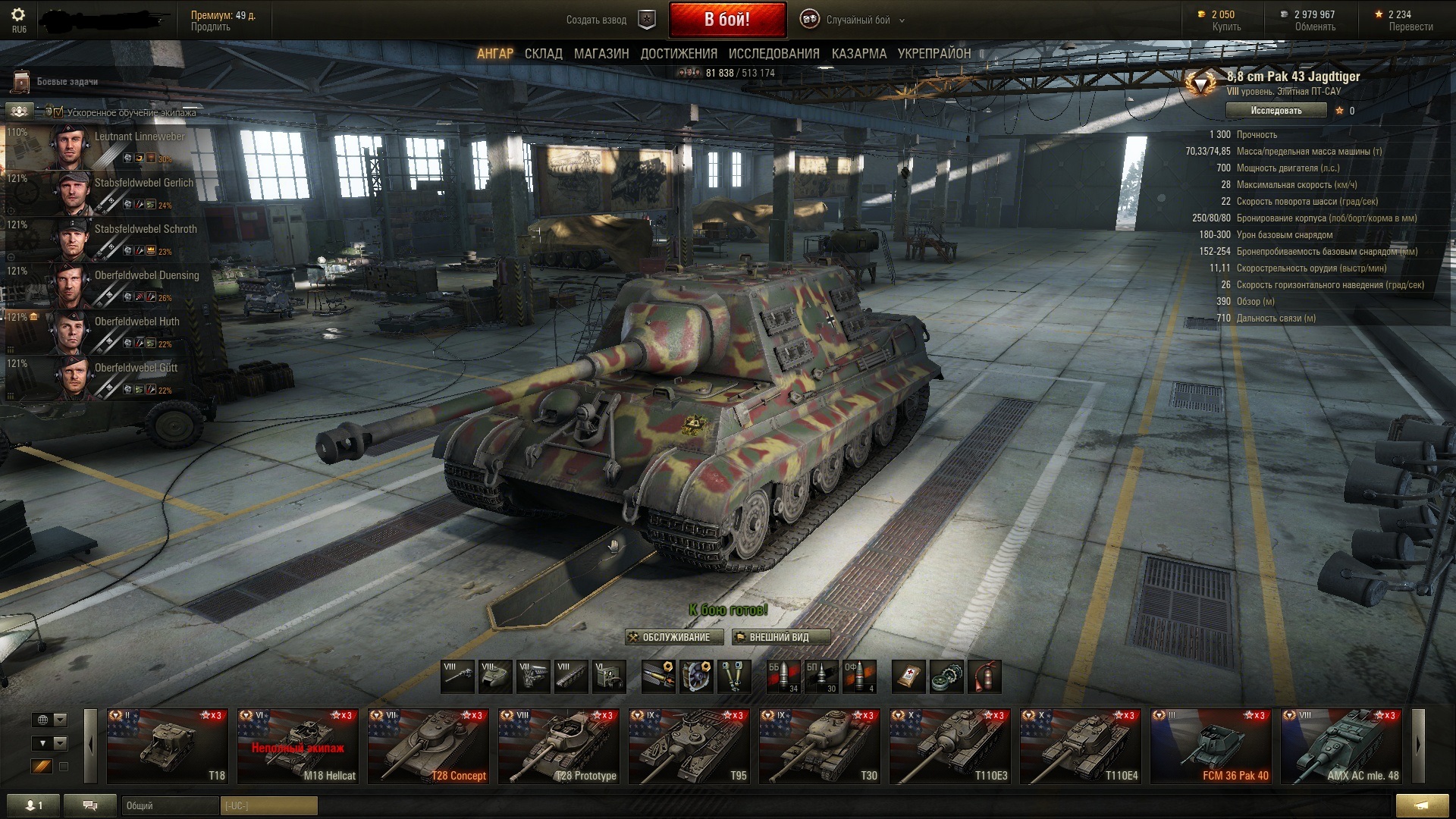Image resolution: width=1456 pixels, height=819 pixels.
Task: Switch to the УКРЕПРАЙОН tab
Action: tap(934, 54)
